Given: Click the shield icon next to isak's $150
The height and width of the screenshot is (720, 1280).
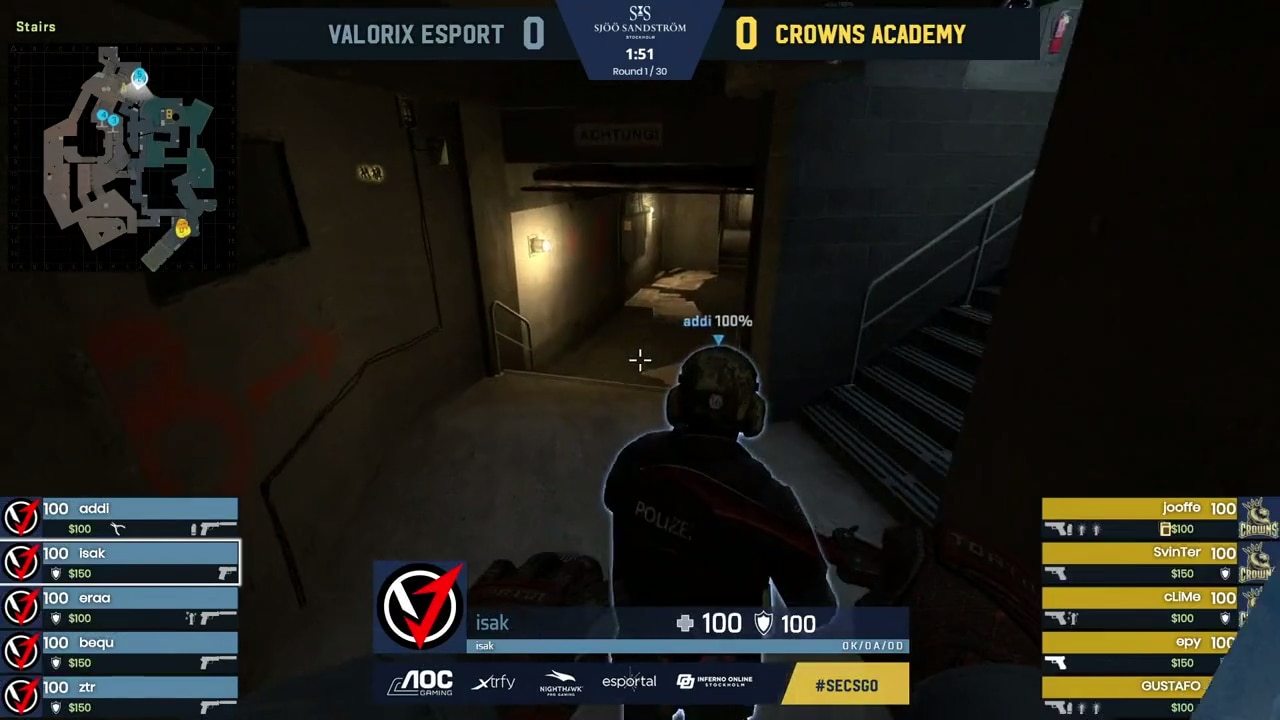Looking at the screenshot, I should (56, 573).
